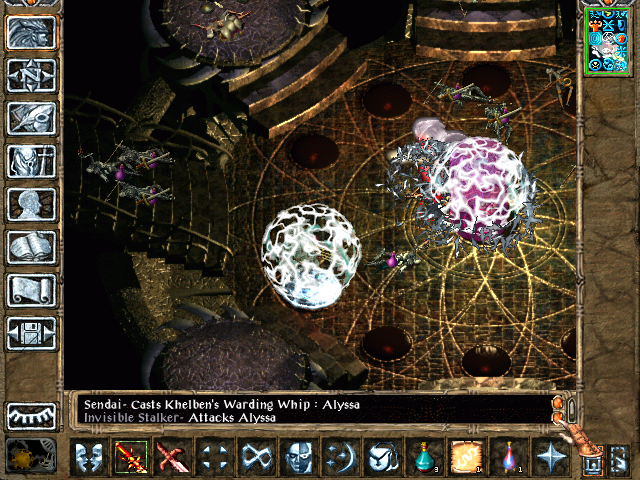Open game options with the floppy disk button
Screen dimensions: 640x480
31,333
